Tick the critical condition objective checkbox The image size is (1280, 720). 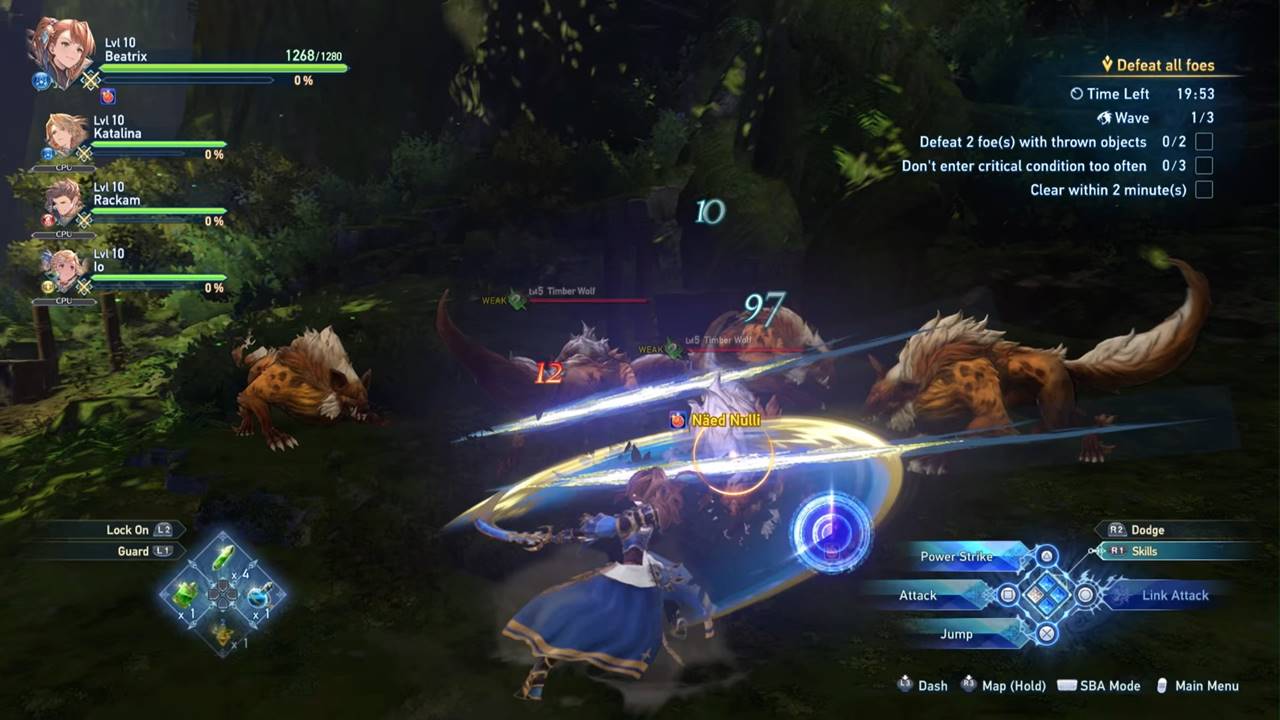coord(1204,166)
